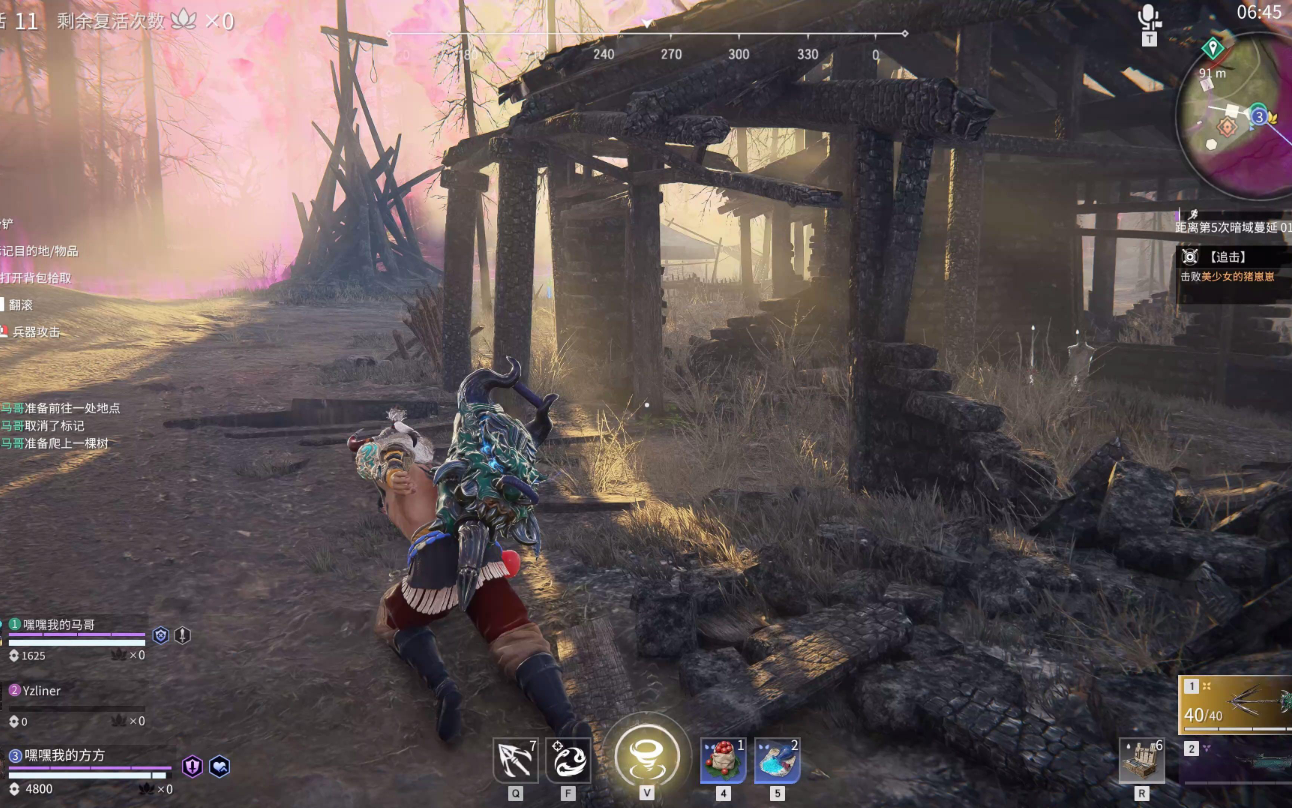1292x808 pixels.
Task: Activate the swirl skill with crosshair
Action: point(567,761)
